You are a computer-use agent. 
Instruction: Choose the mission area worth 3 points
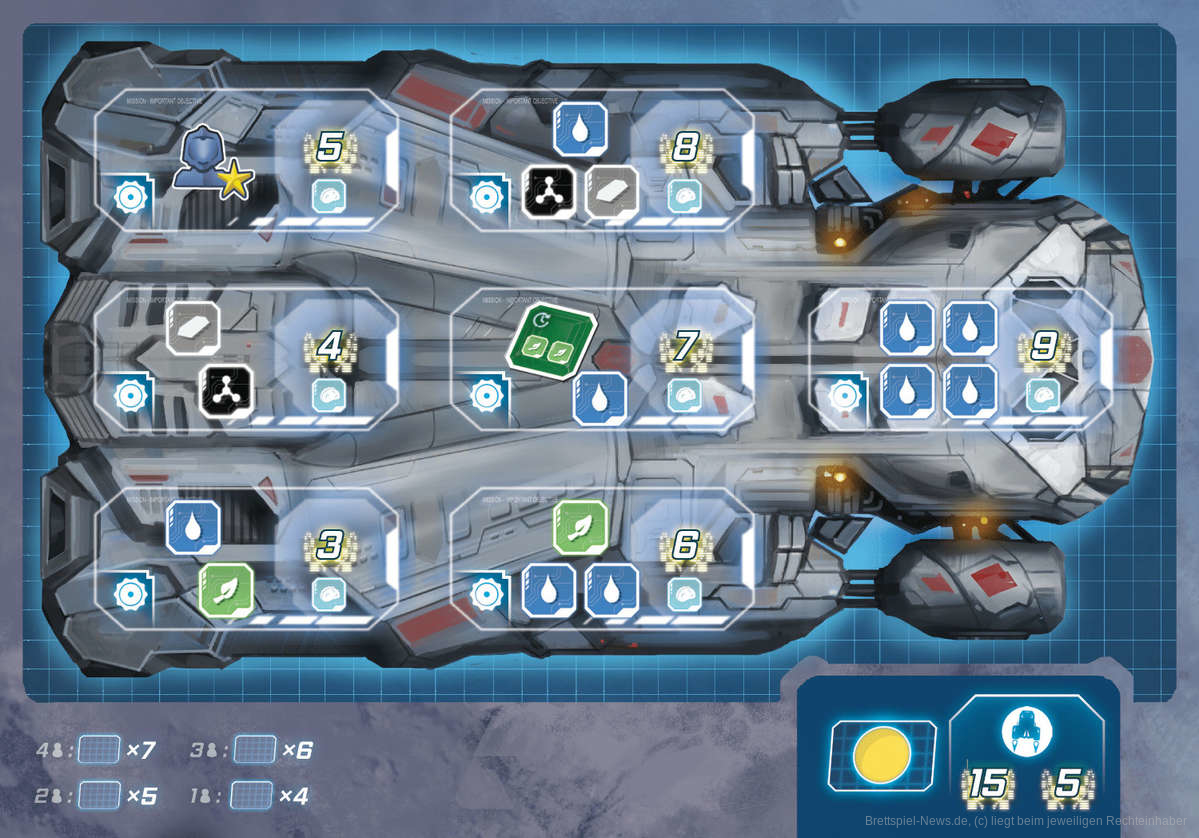[246, 558]
